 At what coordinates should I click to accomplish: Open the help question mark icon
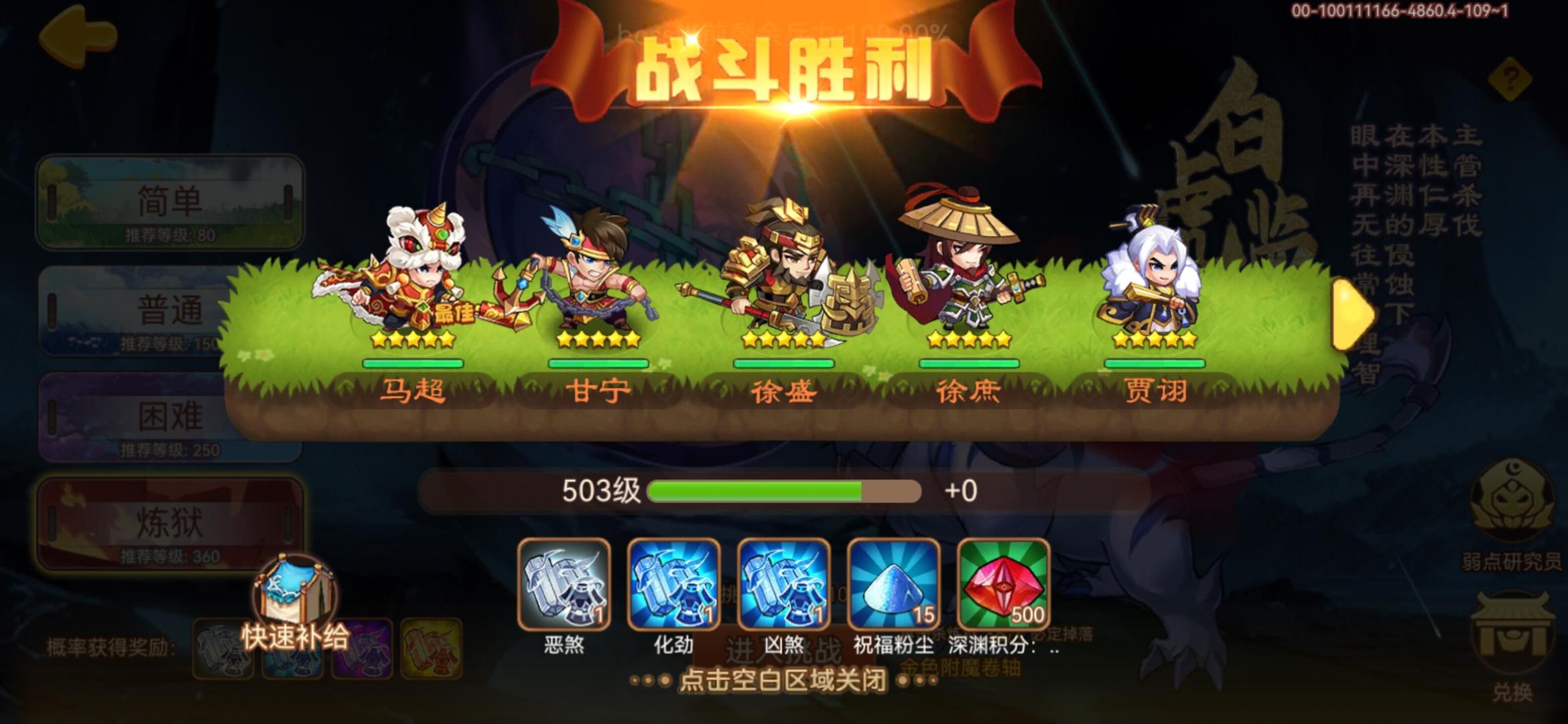1510,80
